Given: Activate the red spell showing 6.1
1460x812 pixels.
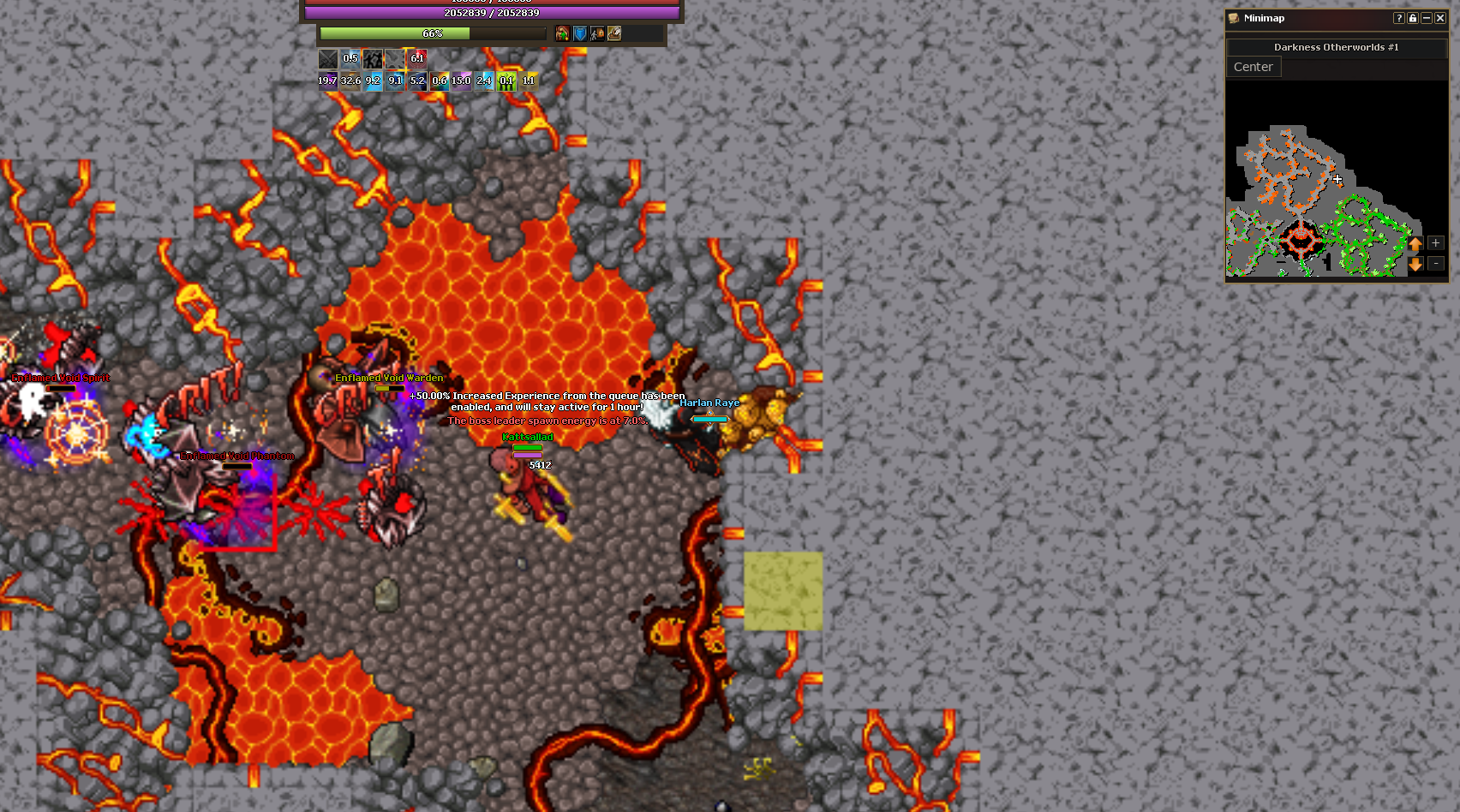Looking at the screenshot, I should (x=417, y=58).
